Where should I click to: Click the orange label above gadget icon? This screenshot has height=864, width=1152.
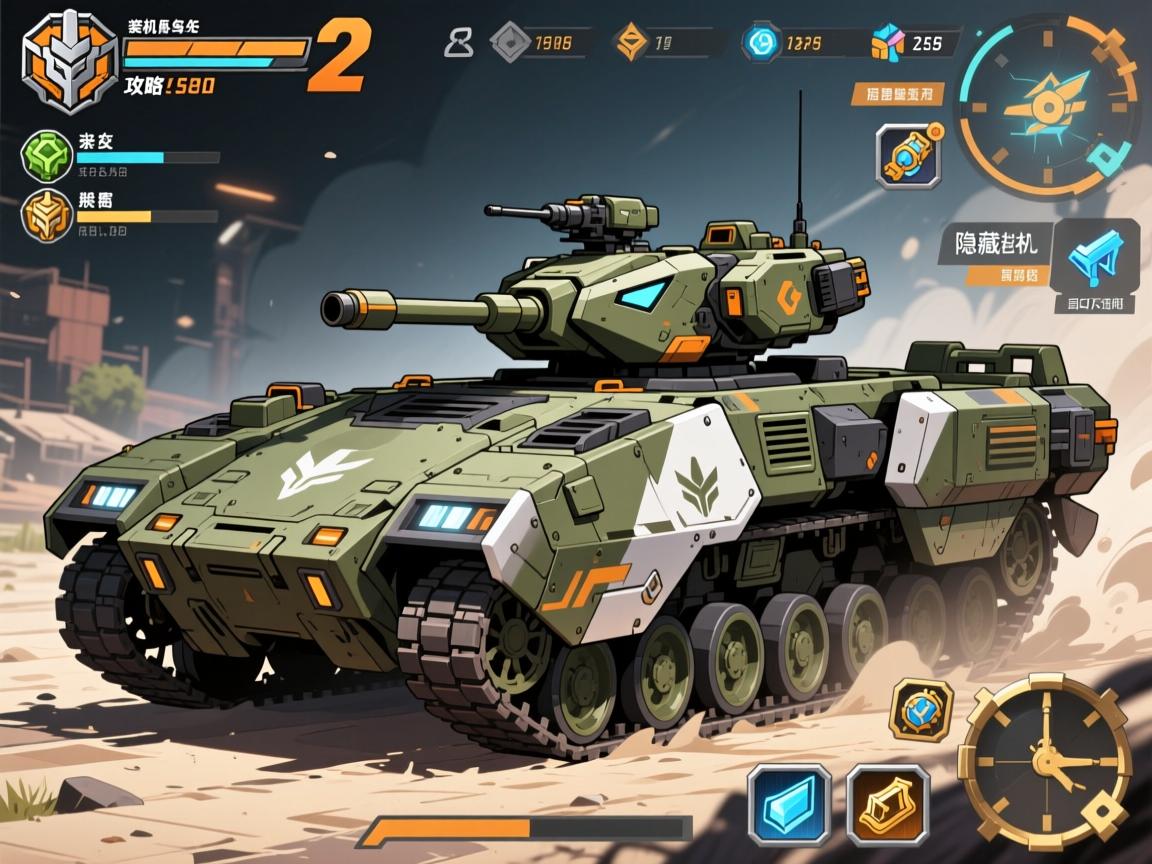click(898, 94)
